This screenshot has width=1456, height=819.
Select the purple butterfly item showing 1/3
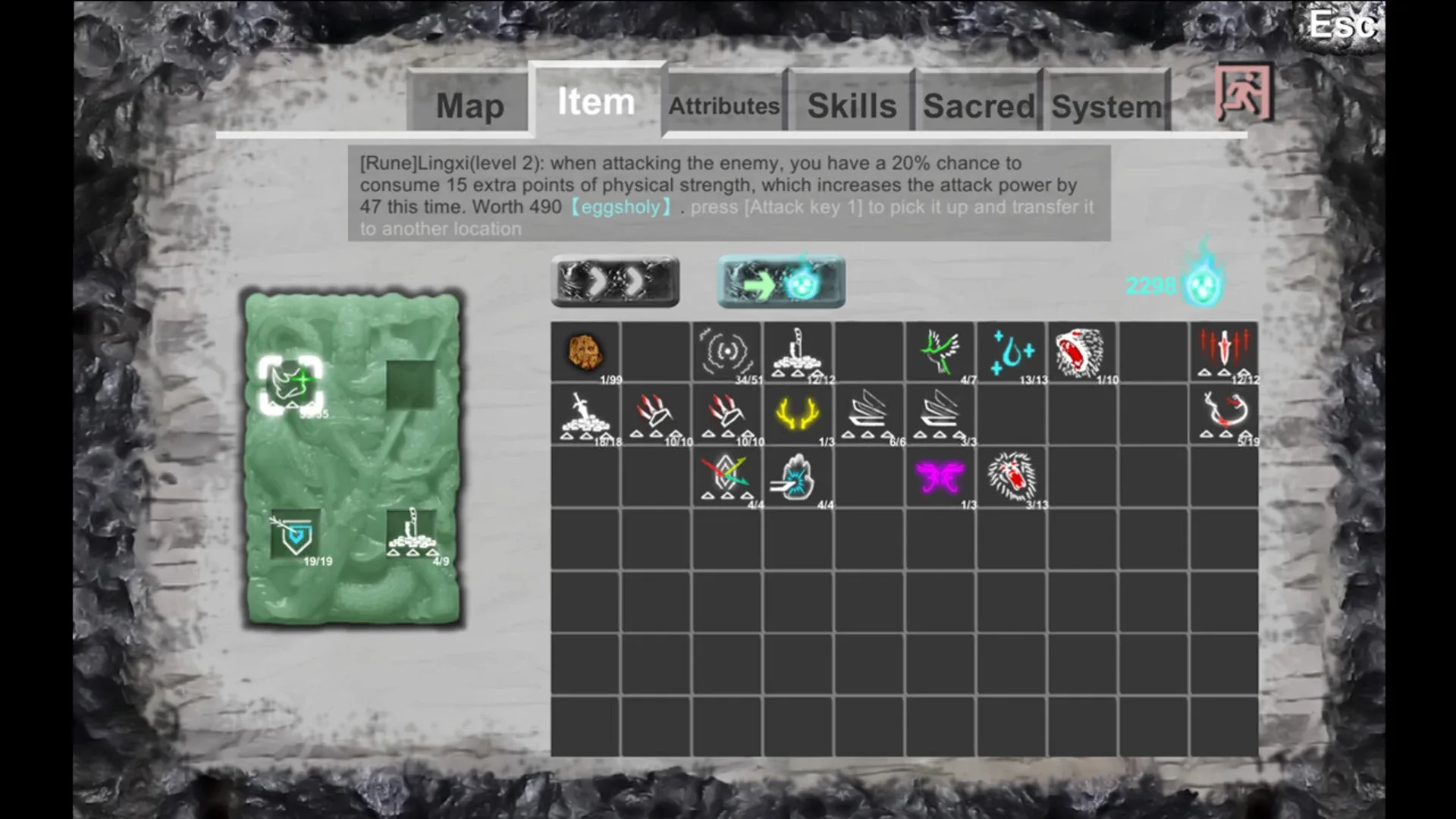pos(940,476)
